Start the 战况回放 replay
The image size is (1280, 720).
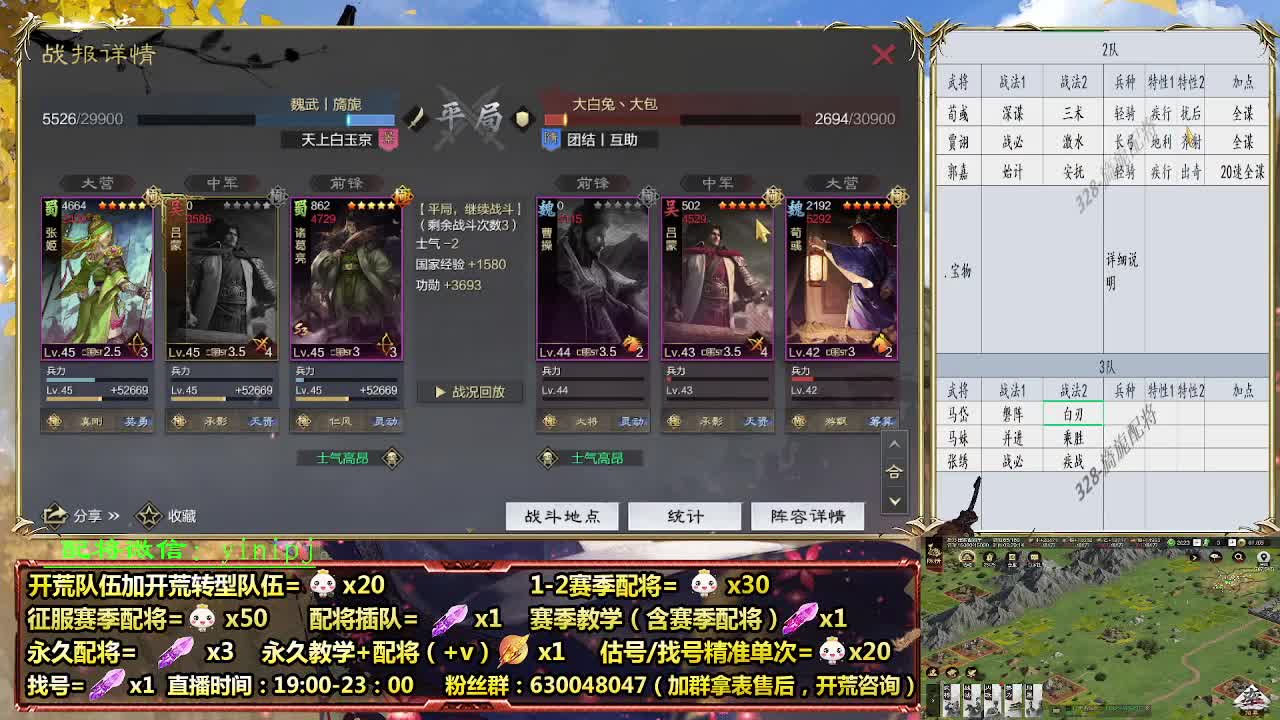click(470, 392)
